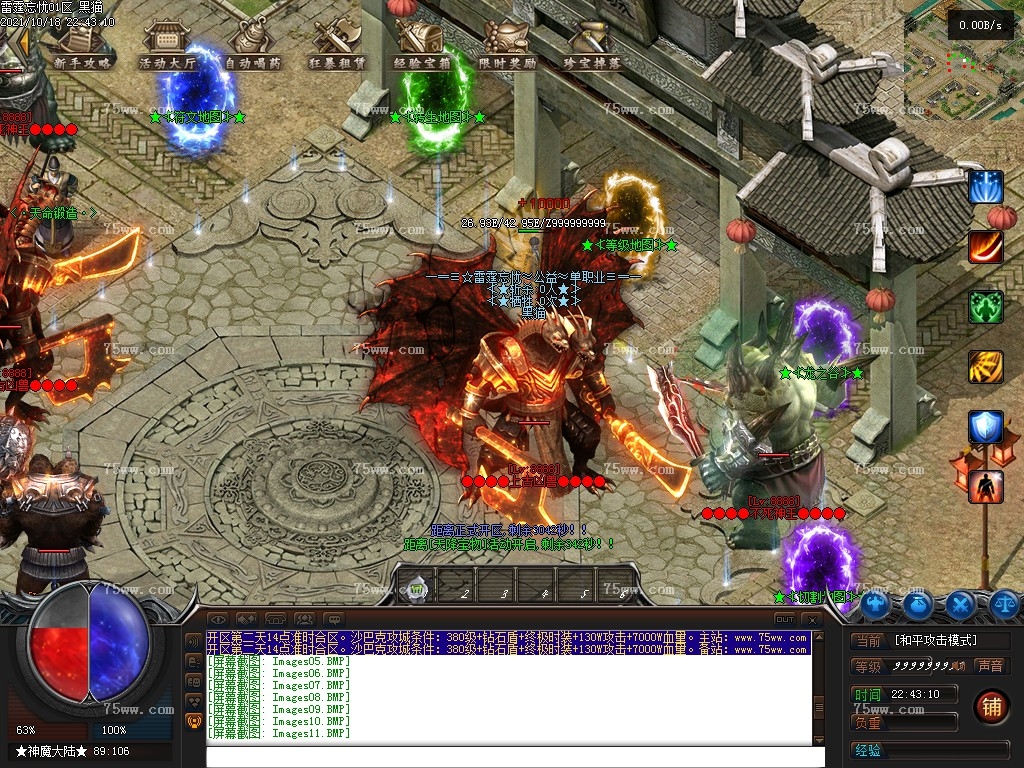
Task: Activate the golden claw strike skill
Action: point(986,367)
